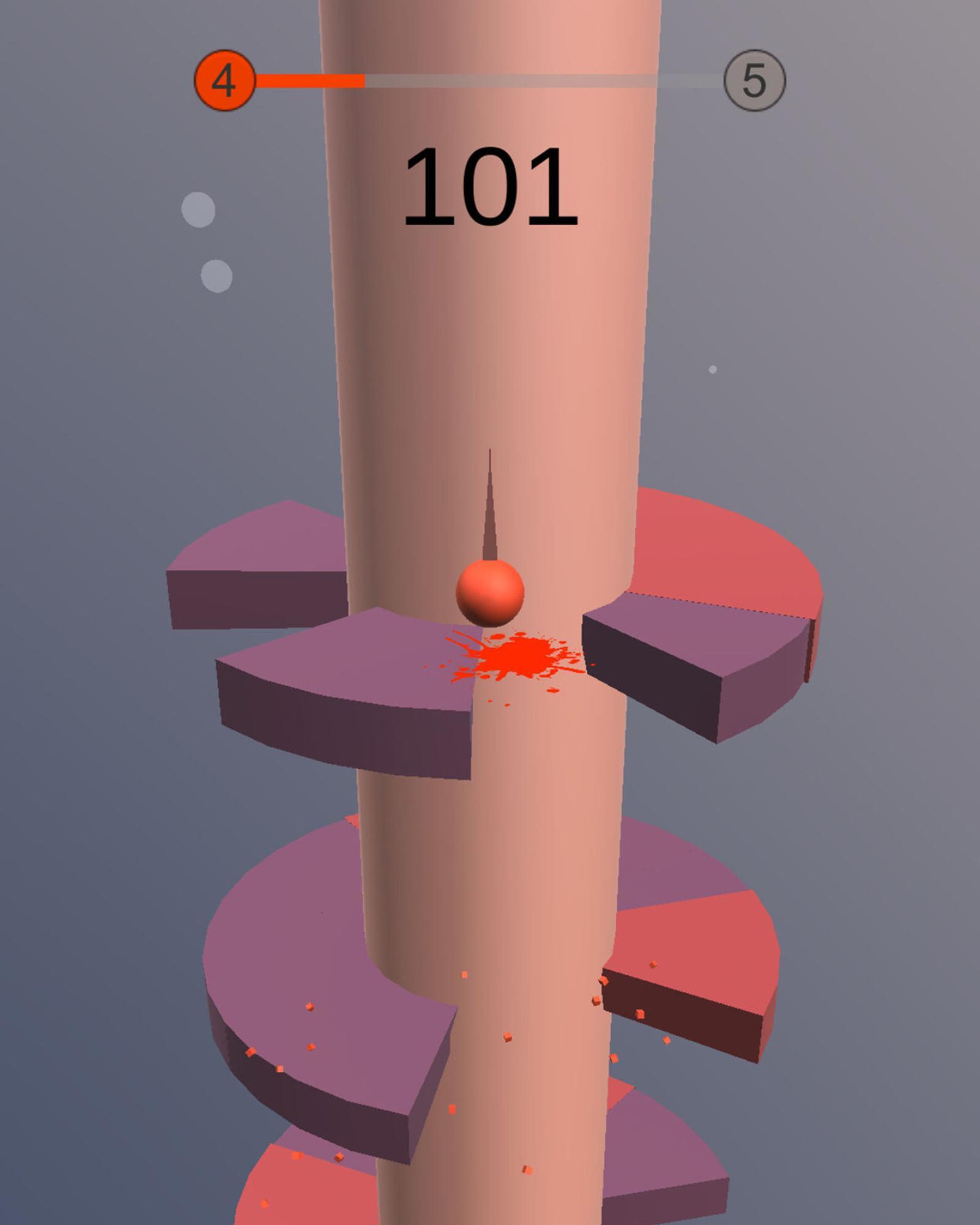Tap the orange level 4 badge
Viewport: 980px width, 1225px height.
point(225,80)
